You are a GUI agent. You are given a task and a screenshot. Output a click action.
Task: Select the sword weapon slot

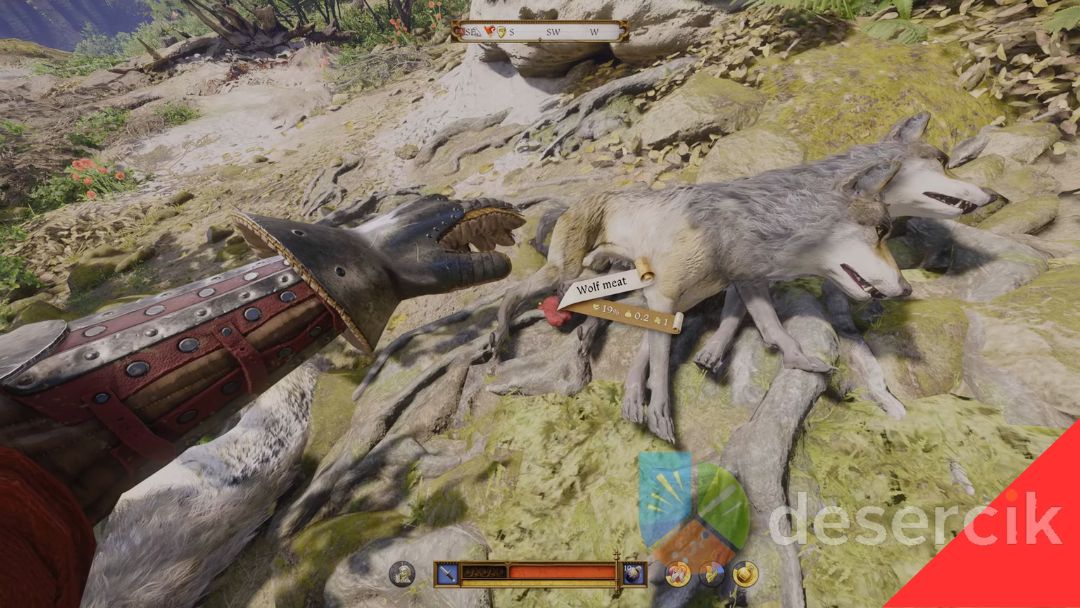tap(447, 573)
